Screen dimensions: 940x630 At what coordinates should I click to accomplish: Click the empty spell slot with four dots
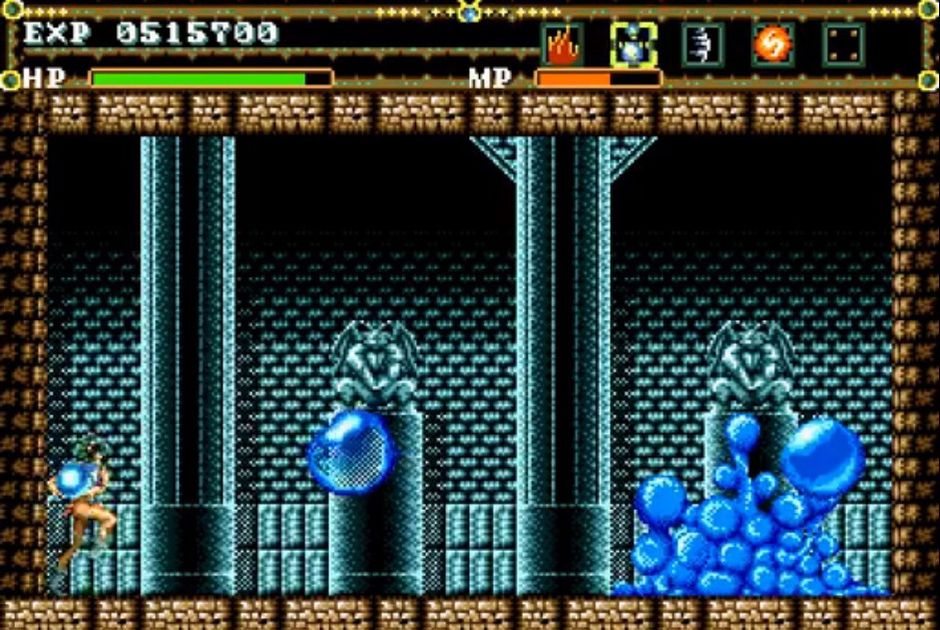tap(843, 45)
